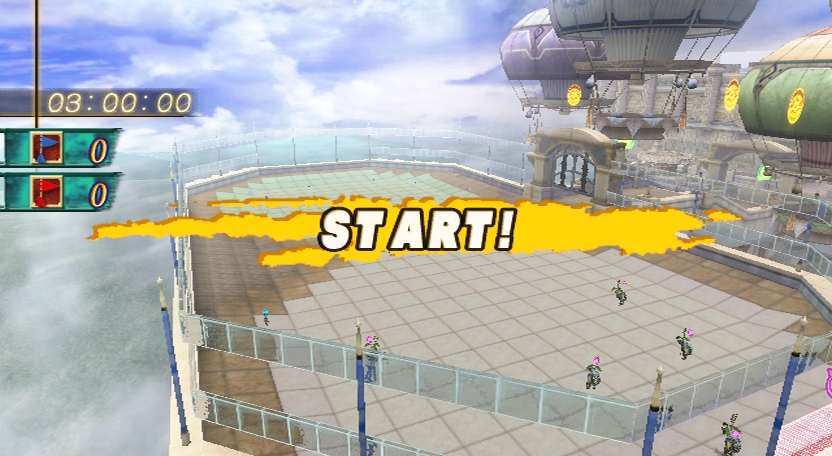The height and width of the screenshot is (456, 832).
Task: Click the blue team flag icon
Action: click(x=46, y=147)
